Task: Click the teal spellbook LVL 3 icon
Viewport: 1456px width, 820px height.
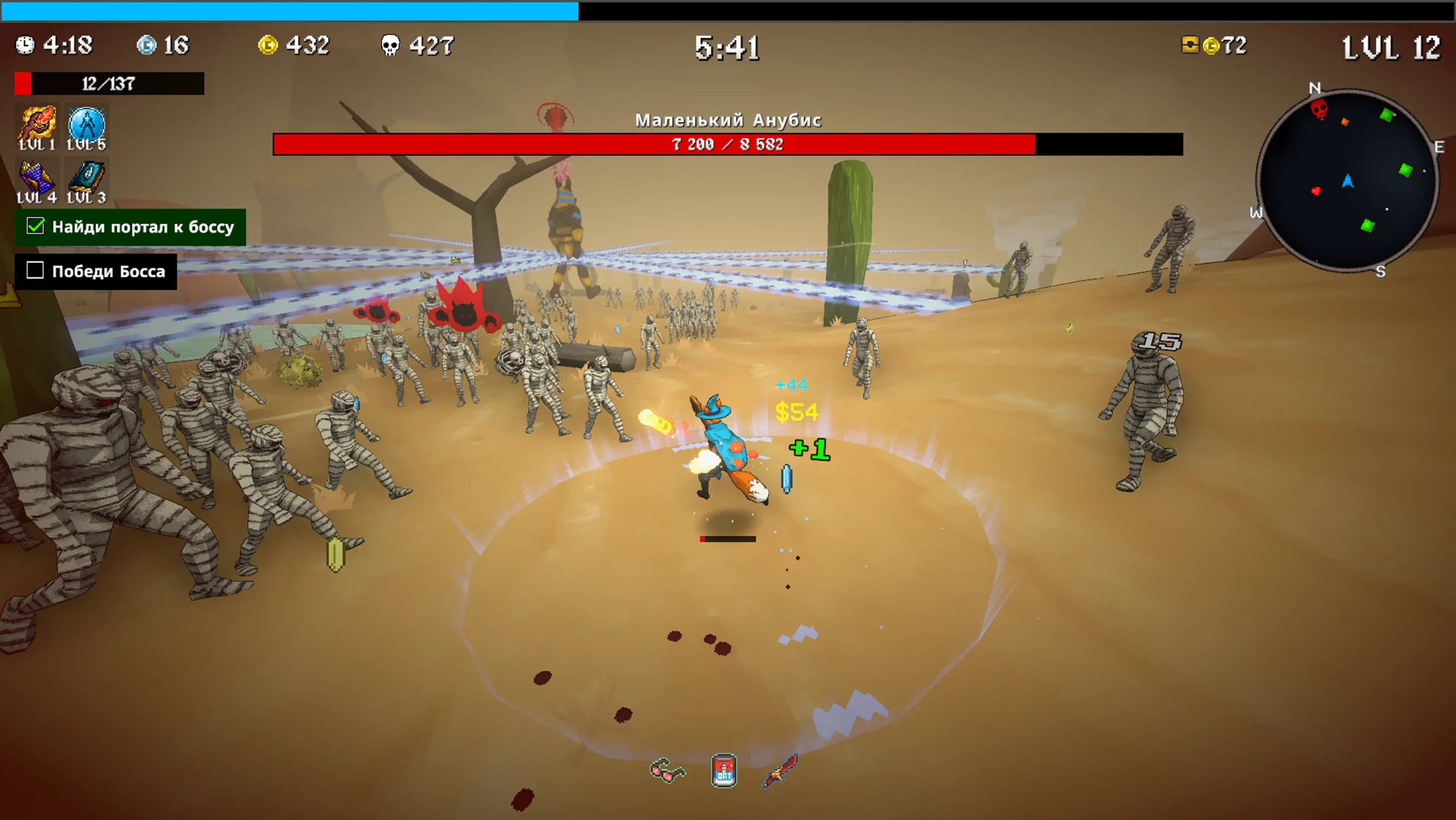Action: coord(86,178)
